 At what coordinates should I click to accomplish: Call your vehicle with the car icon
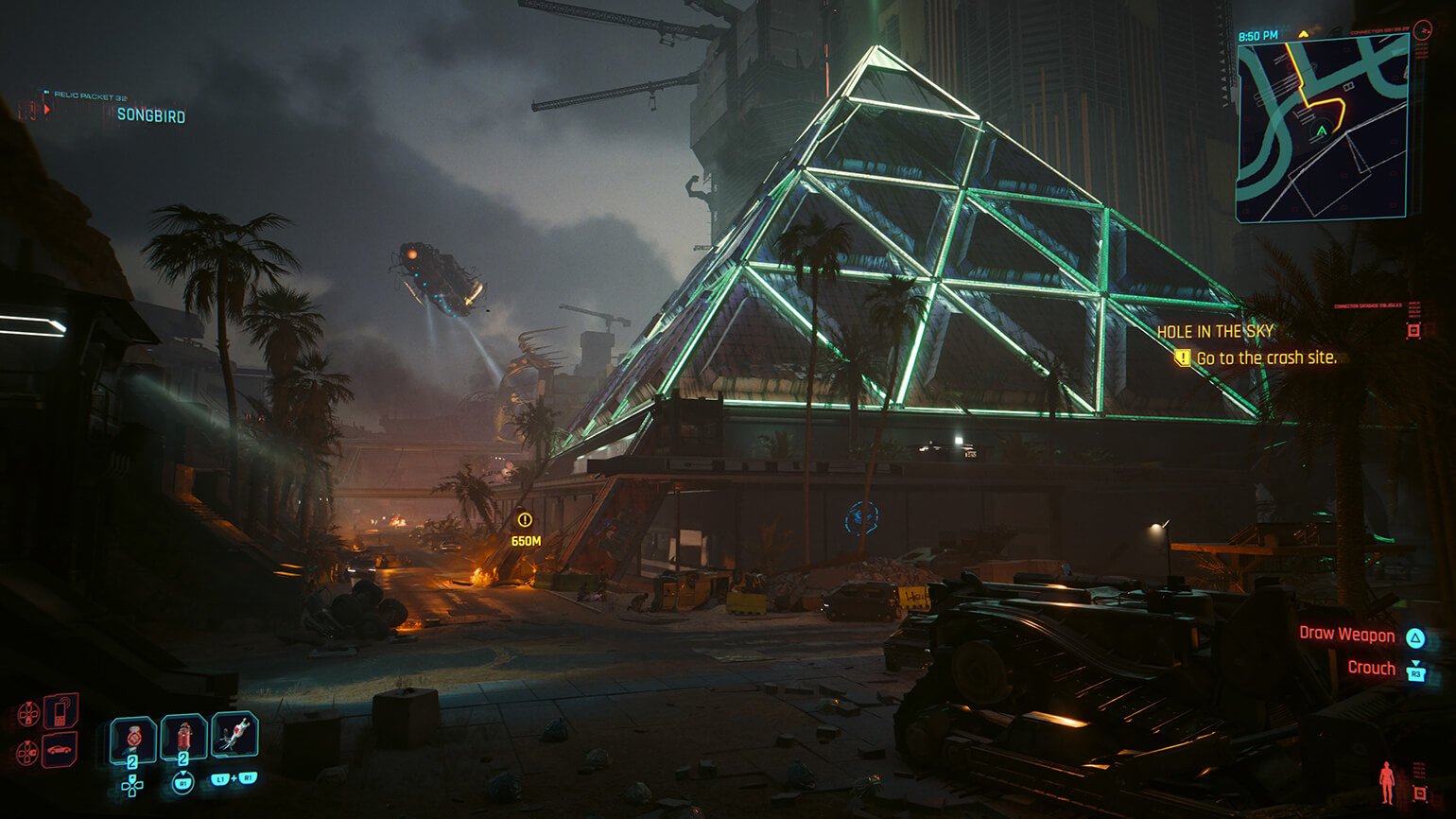click(x=61, y=750)
